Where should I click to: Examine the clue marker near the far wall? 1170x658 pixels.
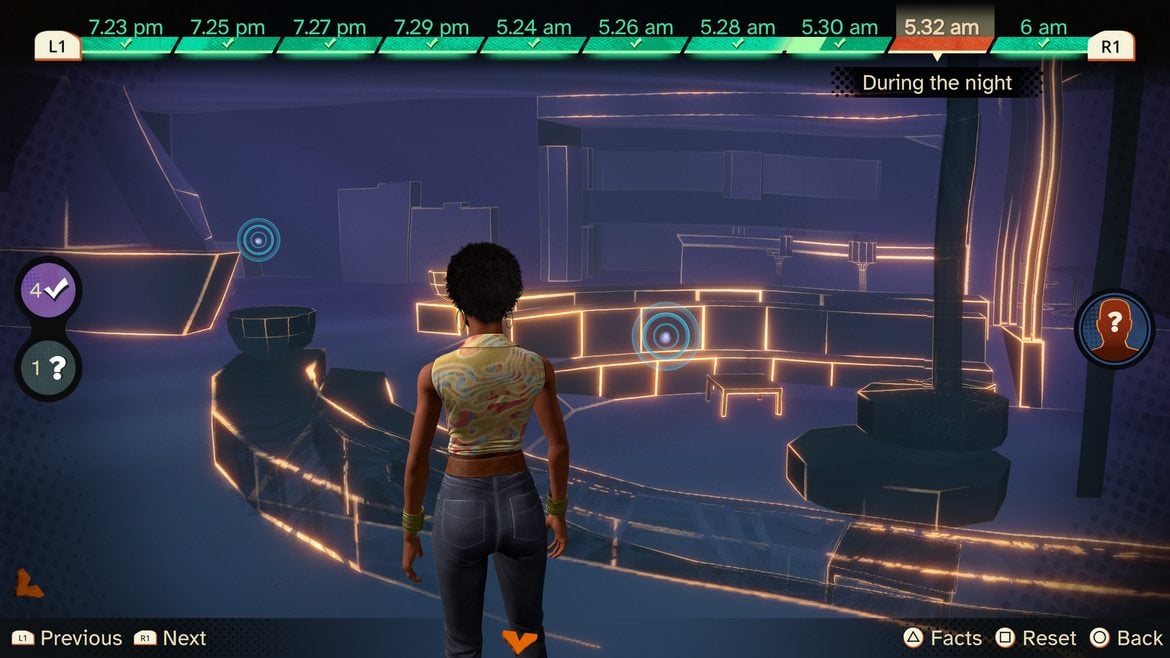258,240
